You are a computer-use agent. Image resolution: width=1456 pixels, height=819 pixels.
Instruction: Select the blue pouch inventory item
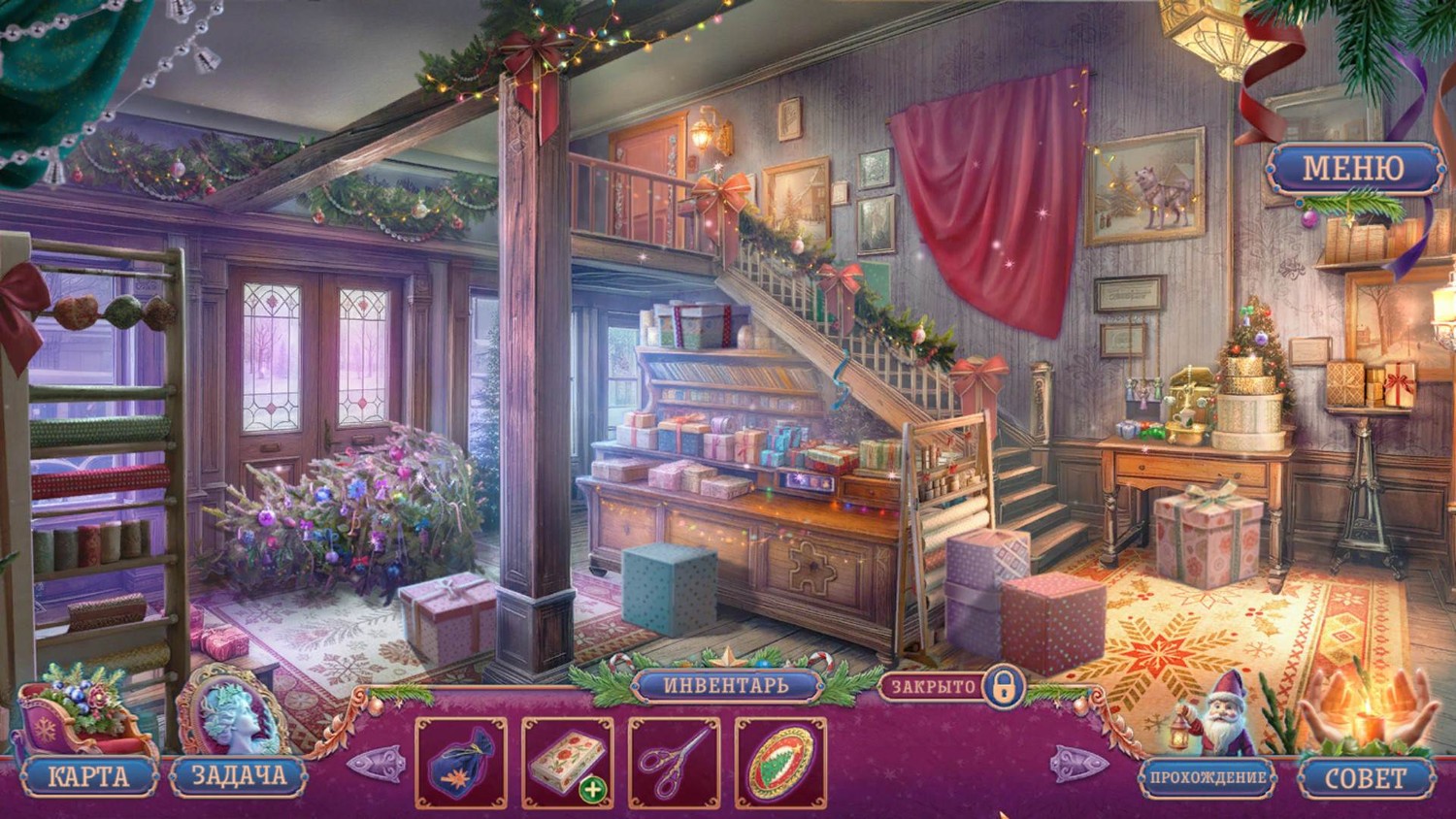pyautogui.click(x=461, y=763)
